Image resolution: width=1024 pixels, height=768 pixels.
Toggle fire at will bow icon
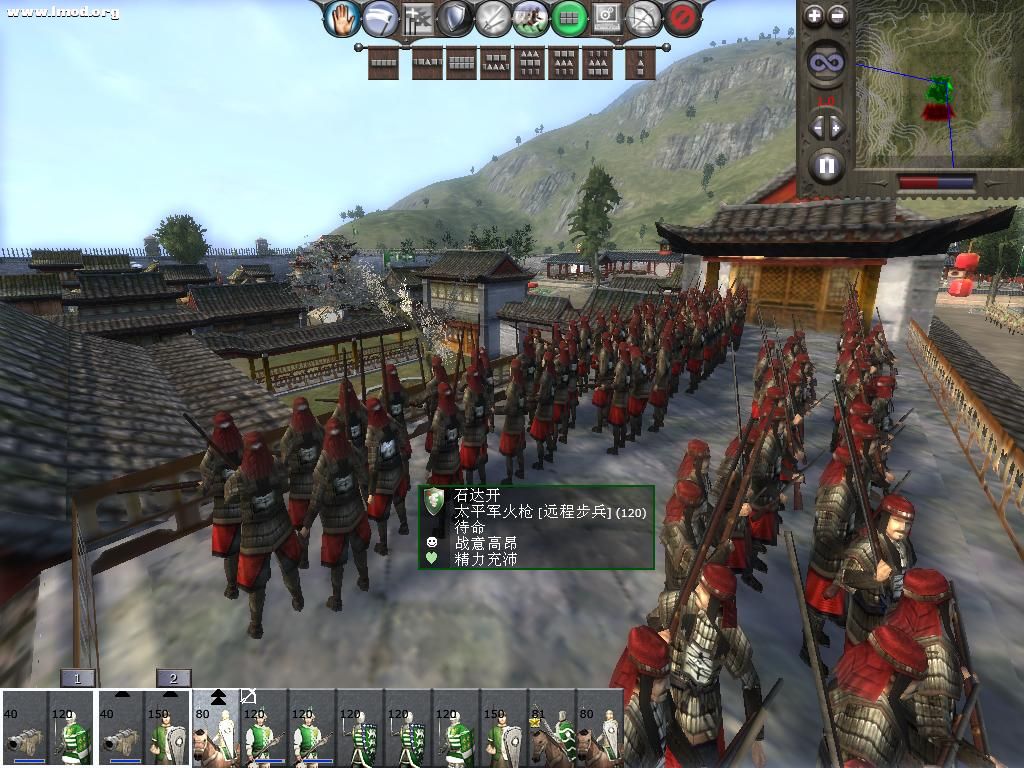tap(644, 17)
